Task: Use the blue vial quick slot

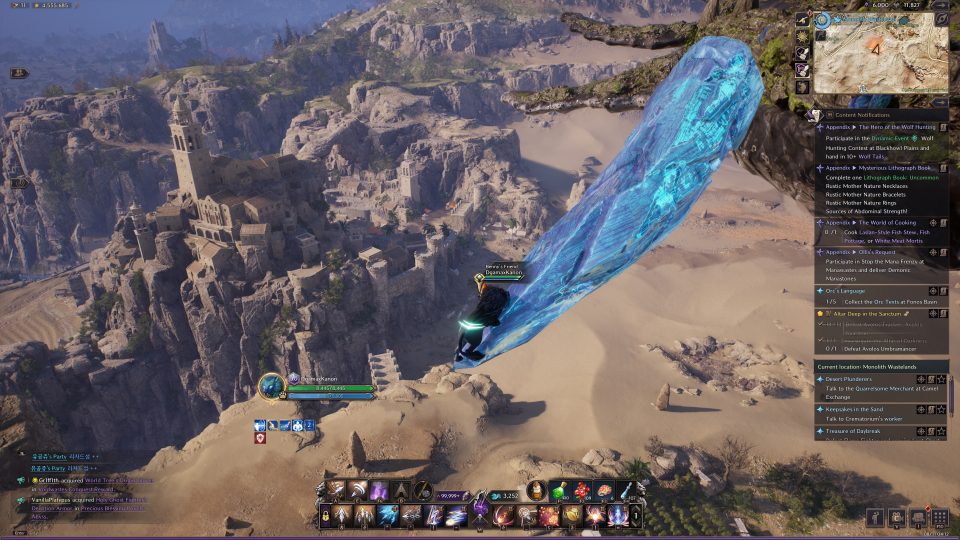Action: (x=626, y=490)
